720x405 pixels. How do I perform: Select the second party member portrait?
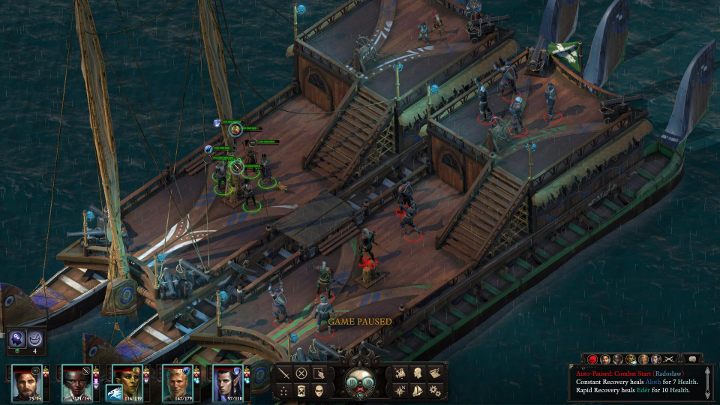[77, 383]
